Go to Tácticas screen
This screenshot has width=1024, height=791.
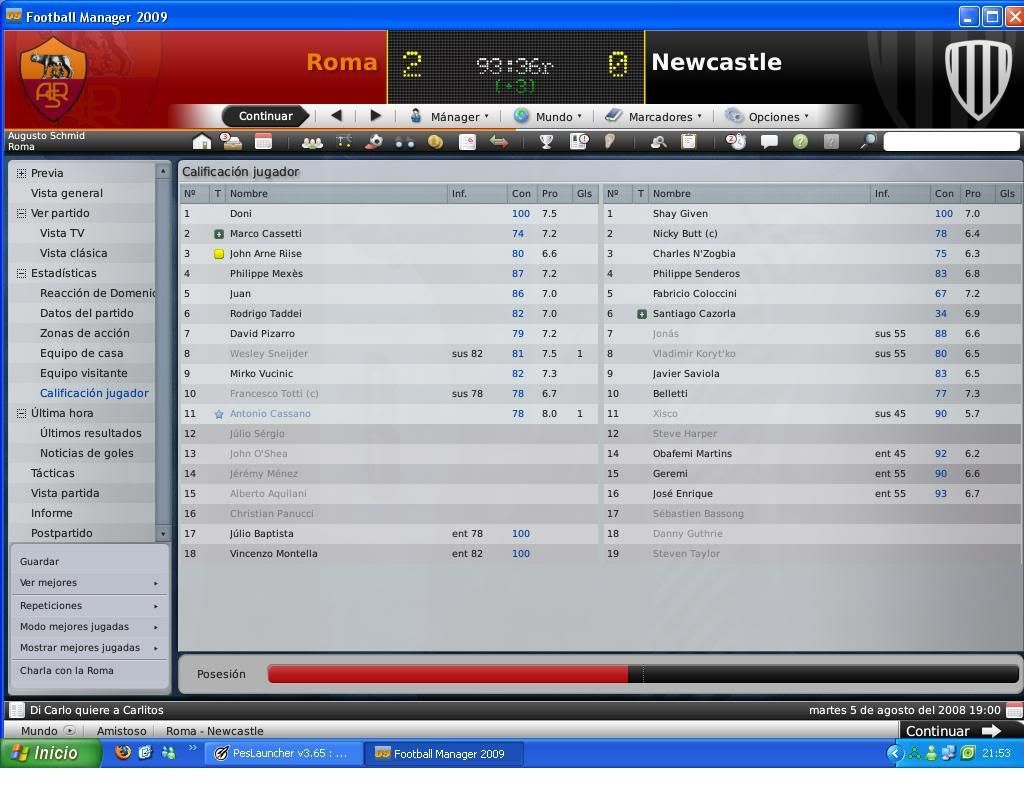pyautogui.click(x=53, y=473)
